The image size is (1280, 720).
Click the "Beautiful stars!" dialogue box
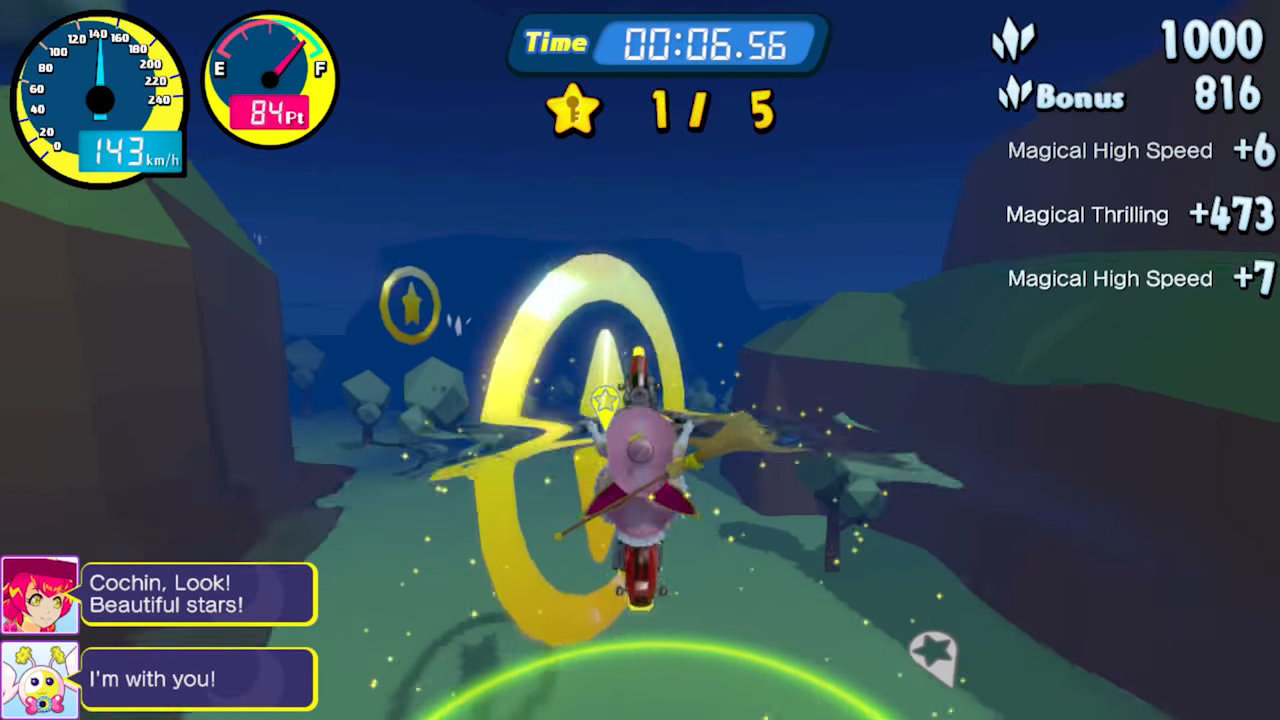click(198, 594)
